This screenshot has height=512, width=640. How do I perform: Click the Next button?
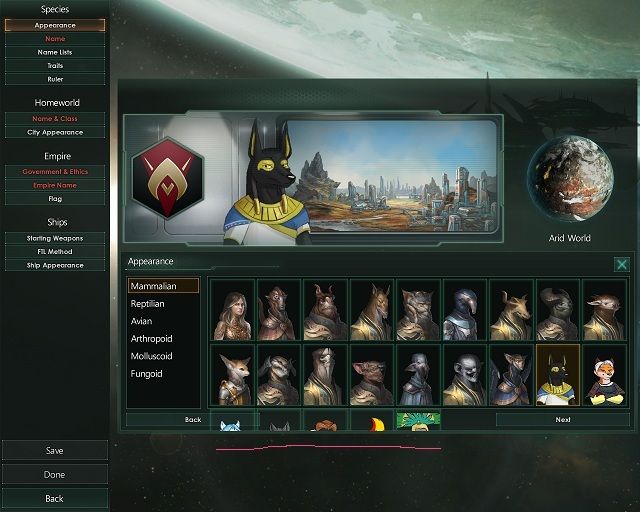563,420
